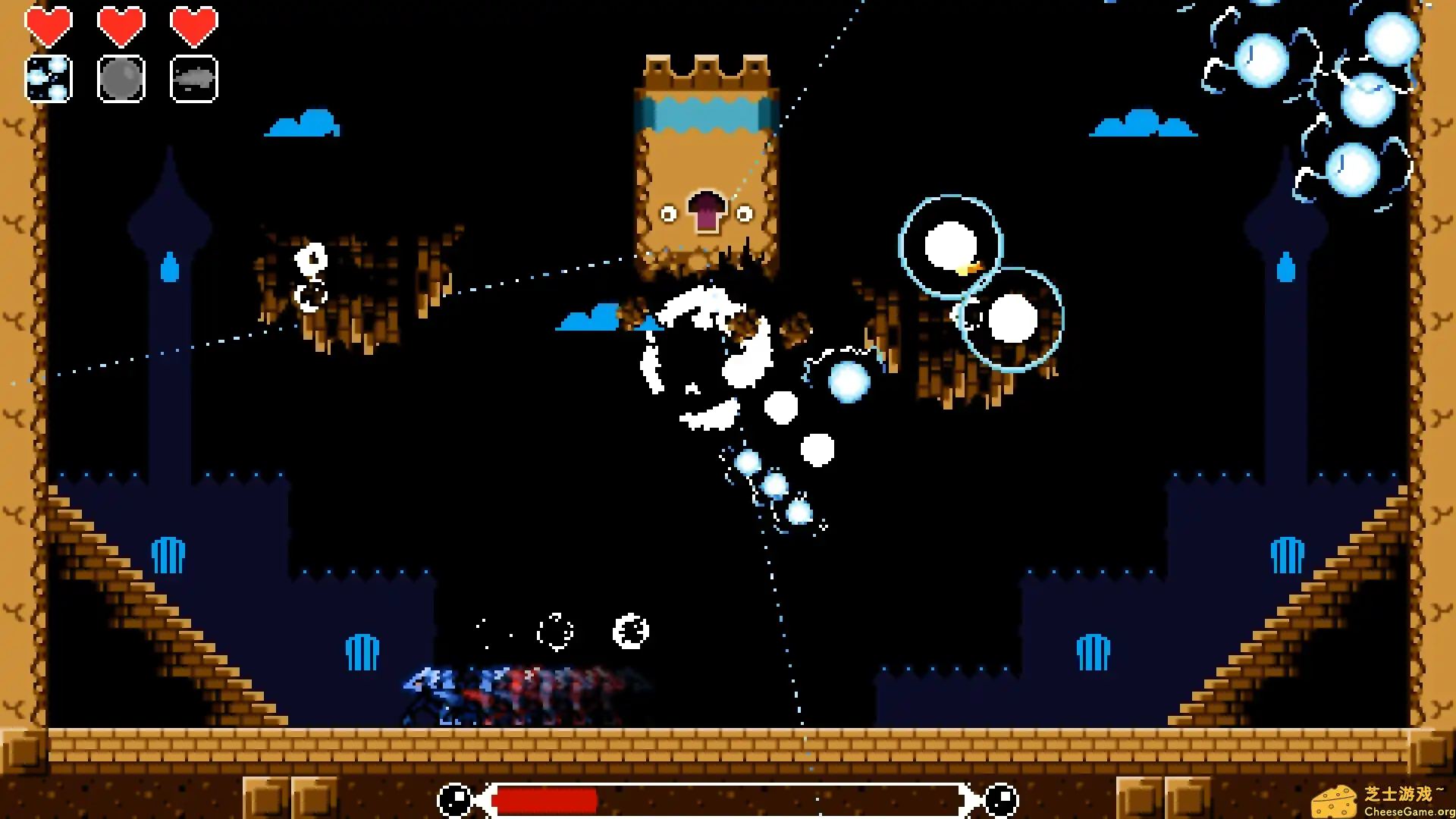This screenshot has width=1456, height=819.
Task: Click the black orb at the health bar's right end
Action: [999, 799]
